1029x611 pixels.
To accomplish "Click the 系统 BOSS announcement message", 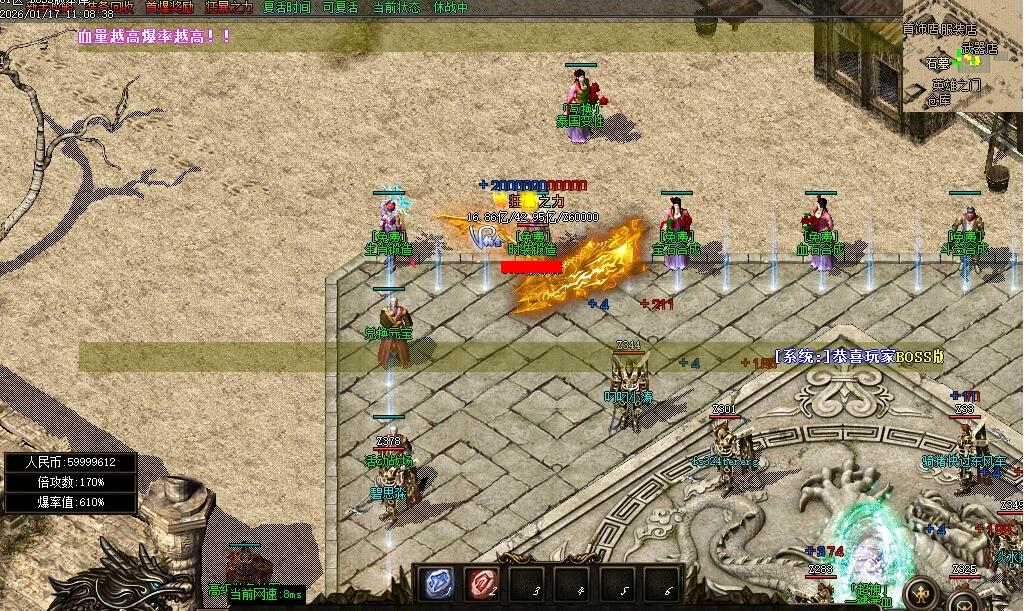I will click(x=859, y=357).
